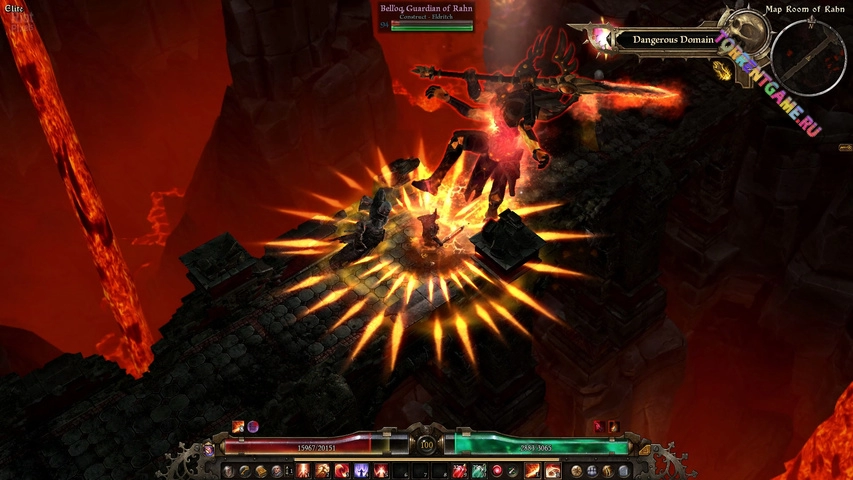Inspect the orange buff icon above the health bar
Viewport: 853px width, 480px height.
click(x=238, y=426)
